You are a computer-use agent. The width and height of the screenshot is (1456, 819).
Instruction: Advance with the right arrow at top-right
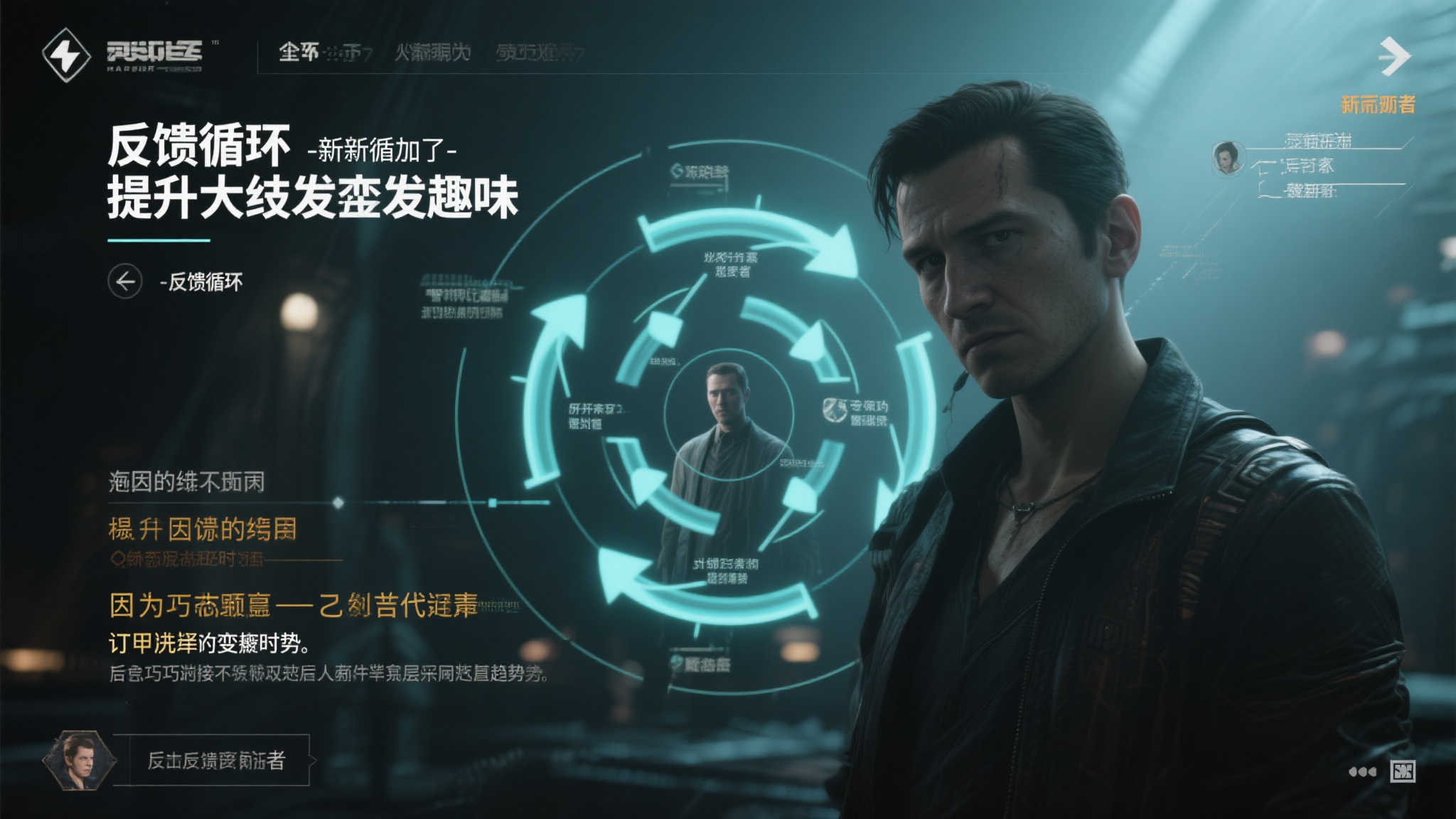[x=1393, y=56]
